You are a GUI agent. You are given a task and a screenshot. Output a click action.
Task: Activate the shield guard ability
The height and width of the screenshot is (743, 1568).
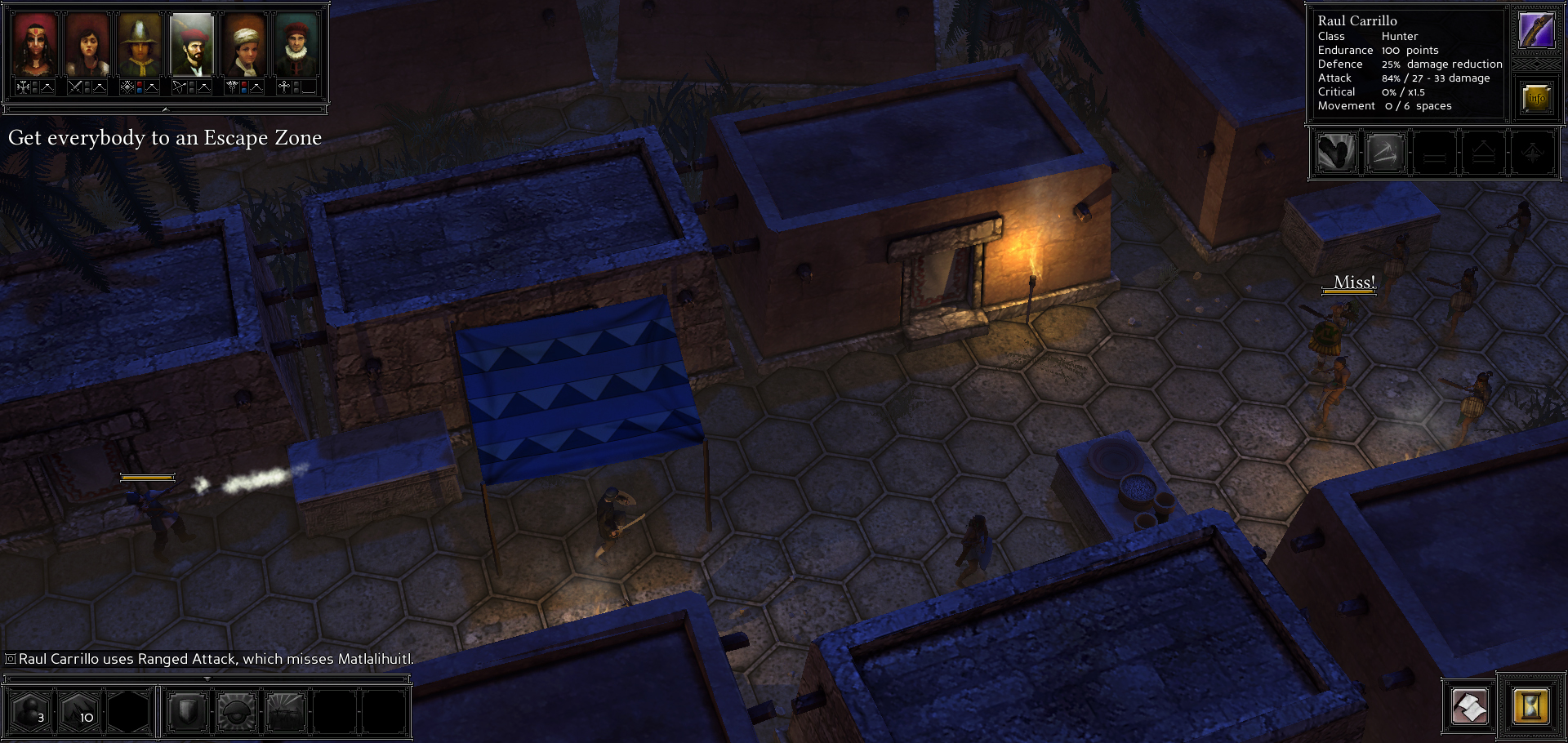pyautogui.click(x=187, y=711)
